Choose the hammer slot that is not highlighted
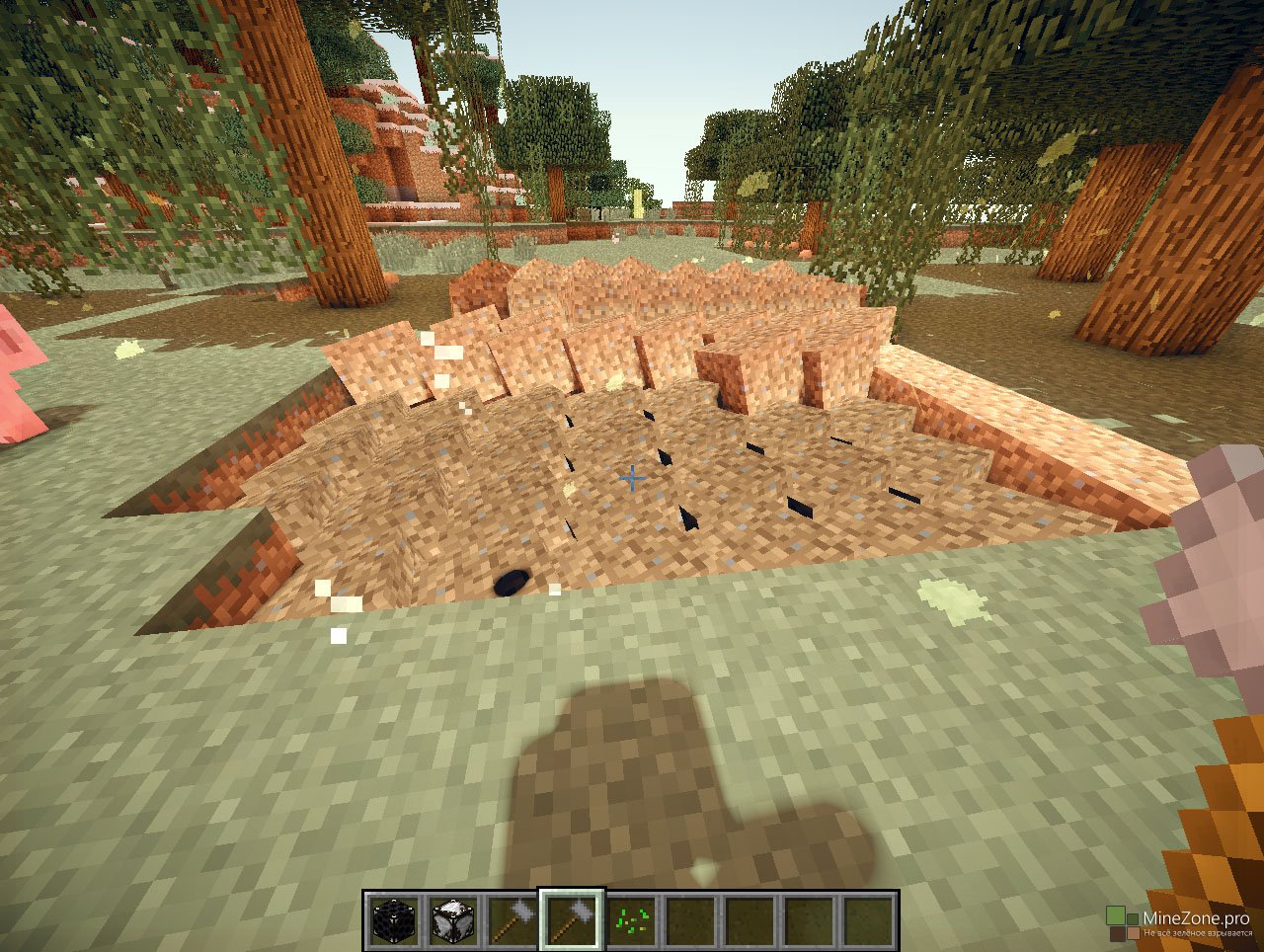The image size is (1264, 952). [x=513, y=920]
